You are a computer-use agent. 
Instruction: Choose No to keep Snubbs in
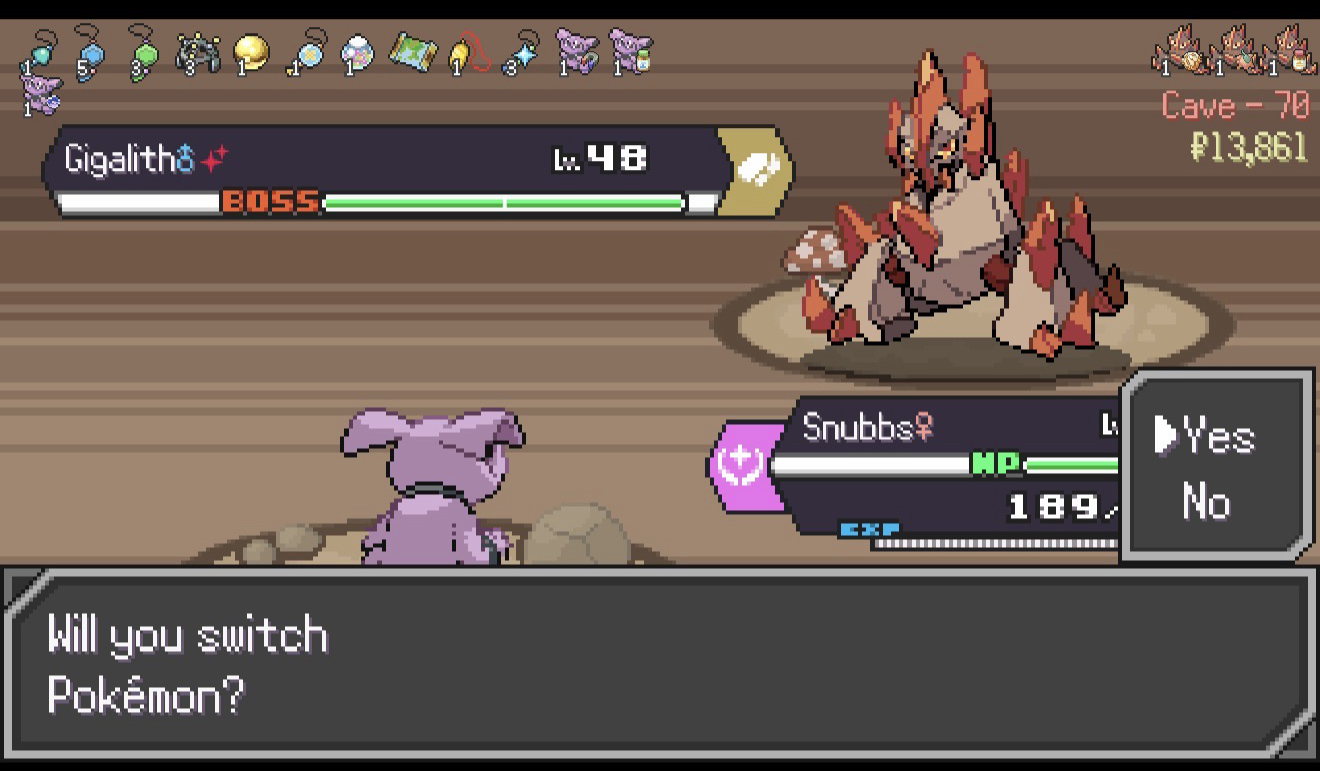click(1206, 502)
